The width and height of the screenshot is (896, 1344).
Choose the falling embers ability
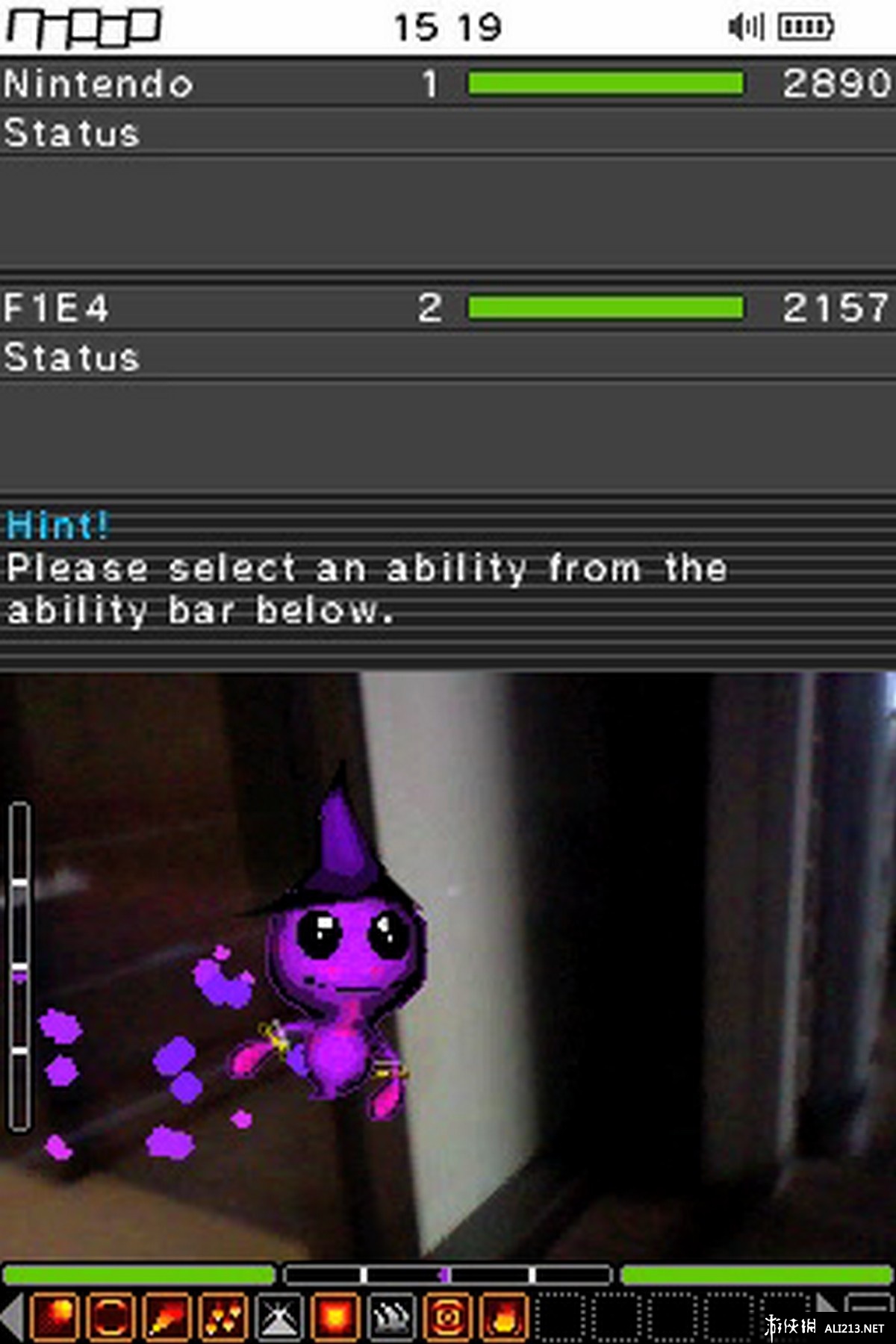223,1316
